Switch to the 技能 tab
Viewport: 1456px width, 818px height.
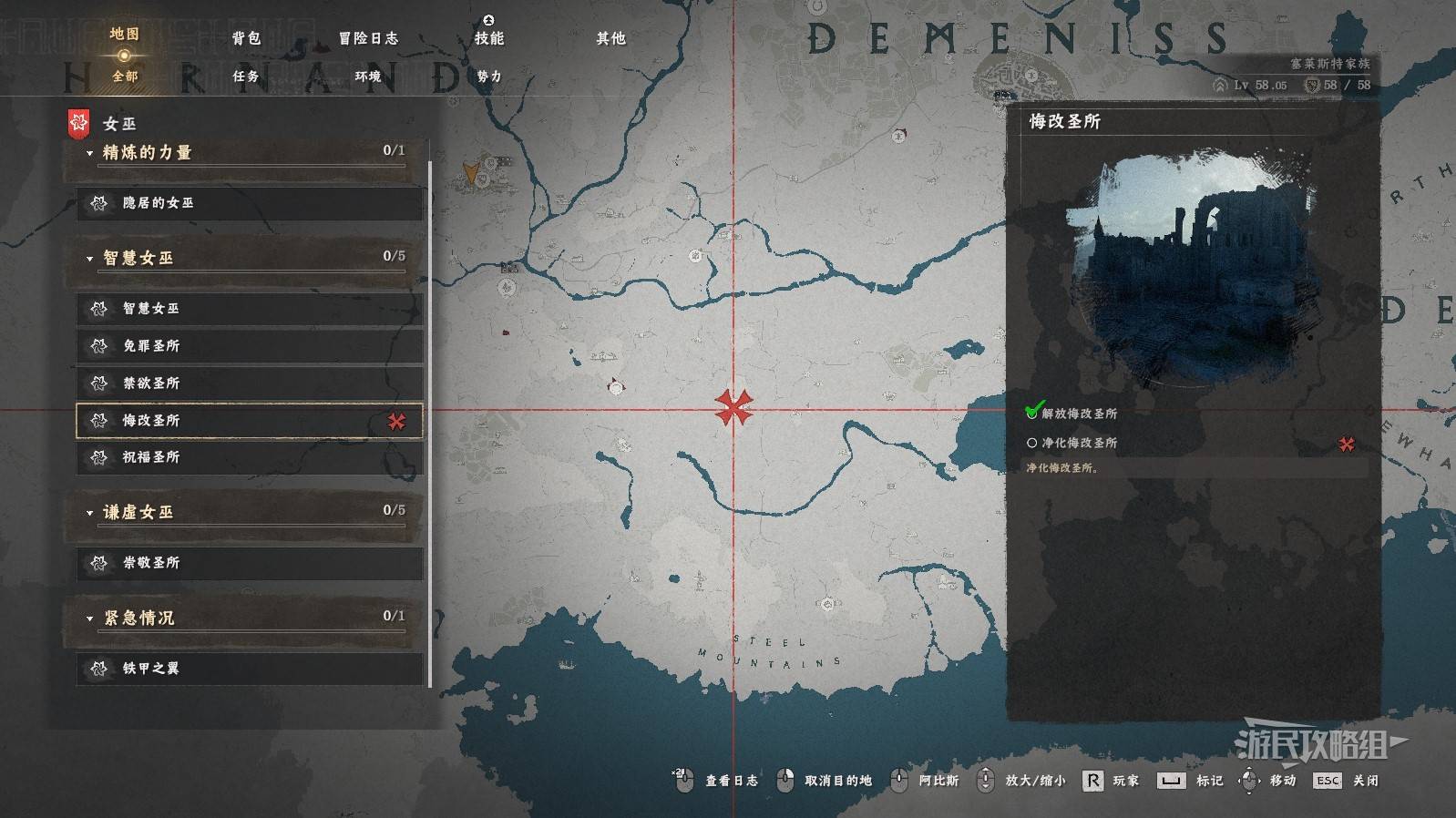click(489, 38)
